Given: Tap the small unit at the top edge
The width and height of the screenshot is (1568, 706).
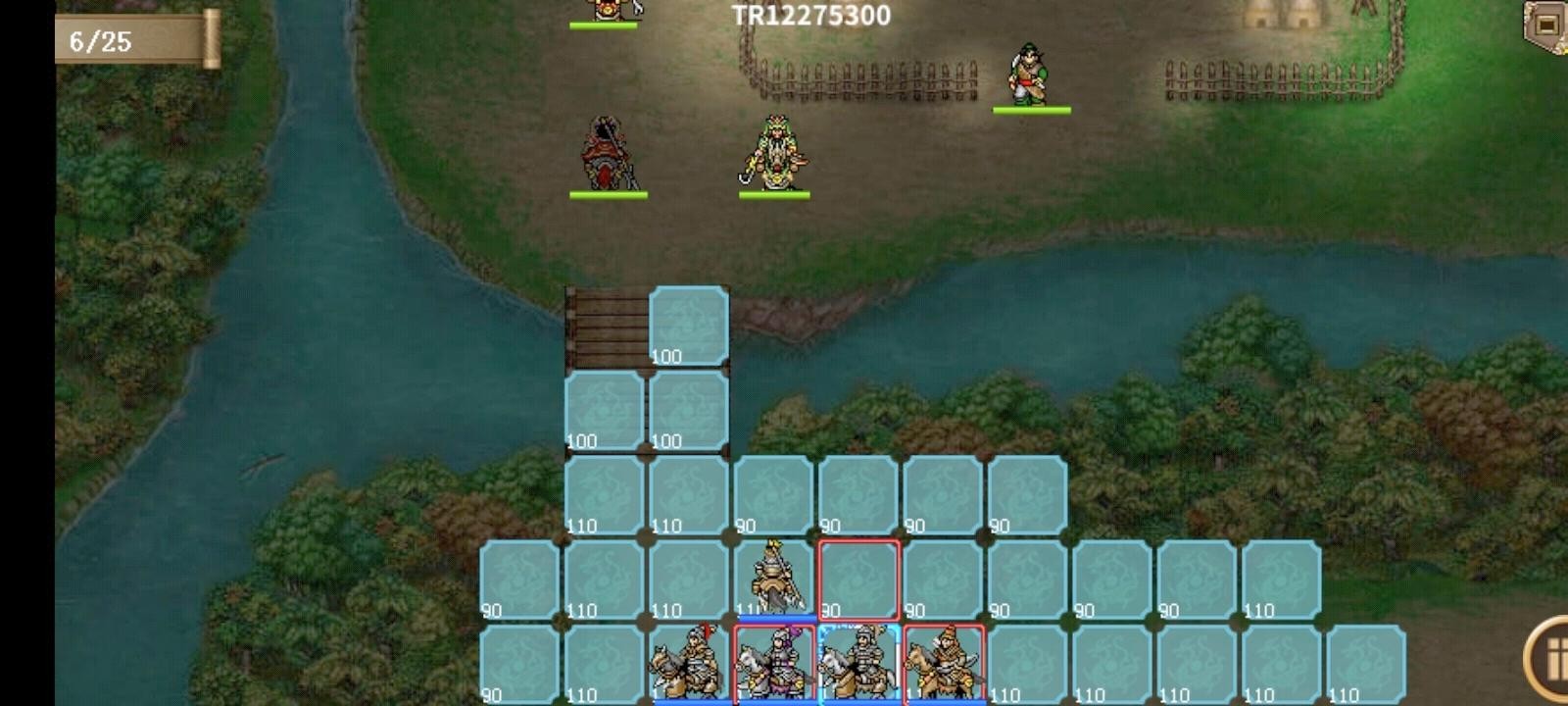Looking at the screenshot, I should (x=608, y=10).
